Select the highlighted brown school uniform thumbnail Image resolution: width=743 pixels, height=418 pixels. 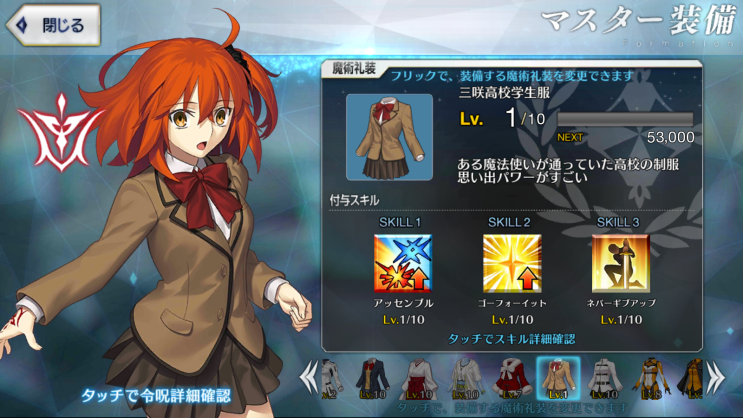[x=556, y=378]
